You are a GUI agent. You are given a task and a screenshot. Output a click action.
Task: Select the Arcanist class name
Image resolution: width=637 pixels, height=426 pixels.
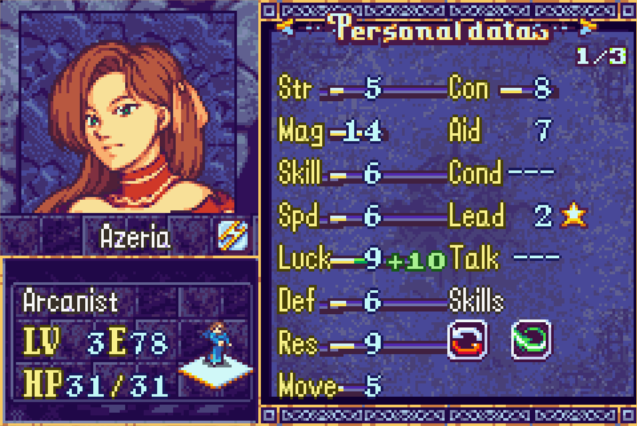click(x=70, y=301)
